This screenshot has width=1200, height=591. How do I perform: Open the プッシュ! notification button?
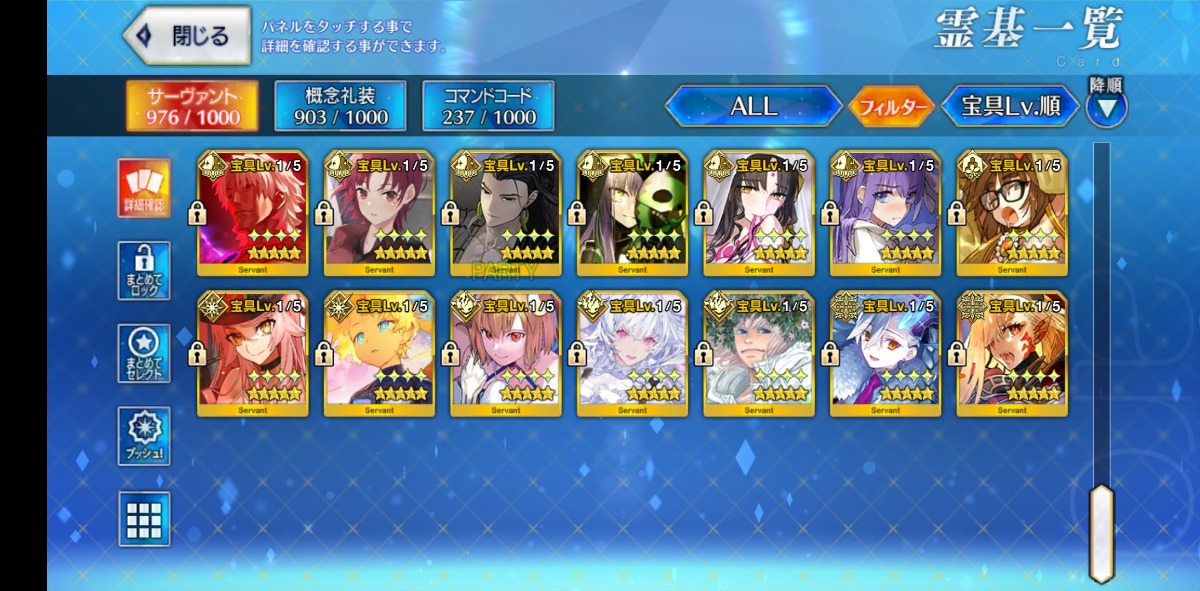pyautogui.click(x=144, y=436)
